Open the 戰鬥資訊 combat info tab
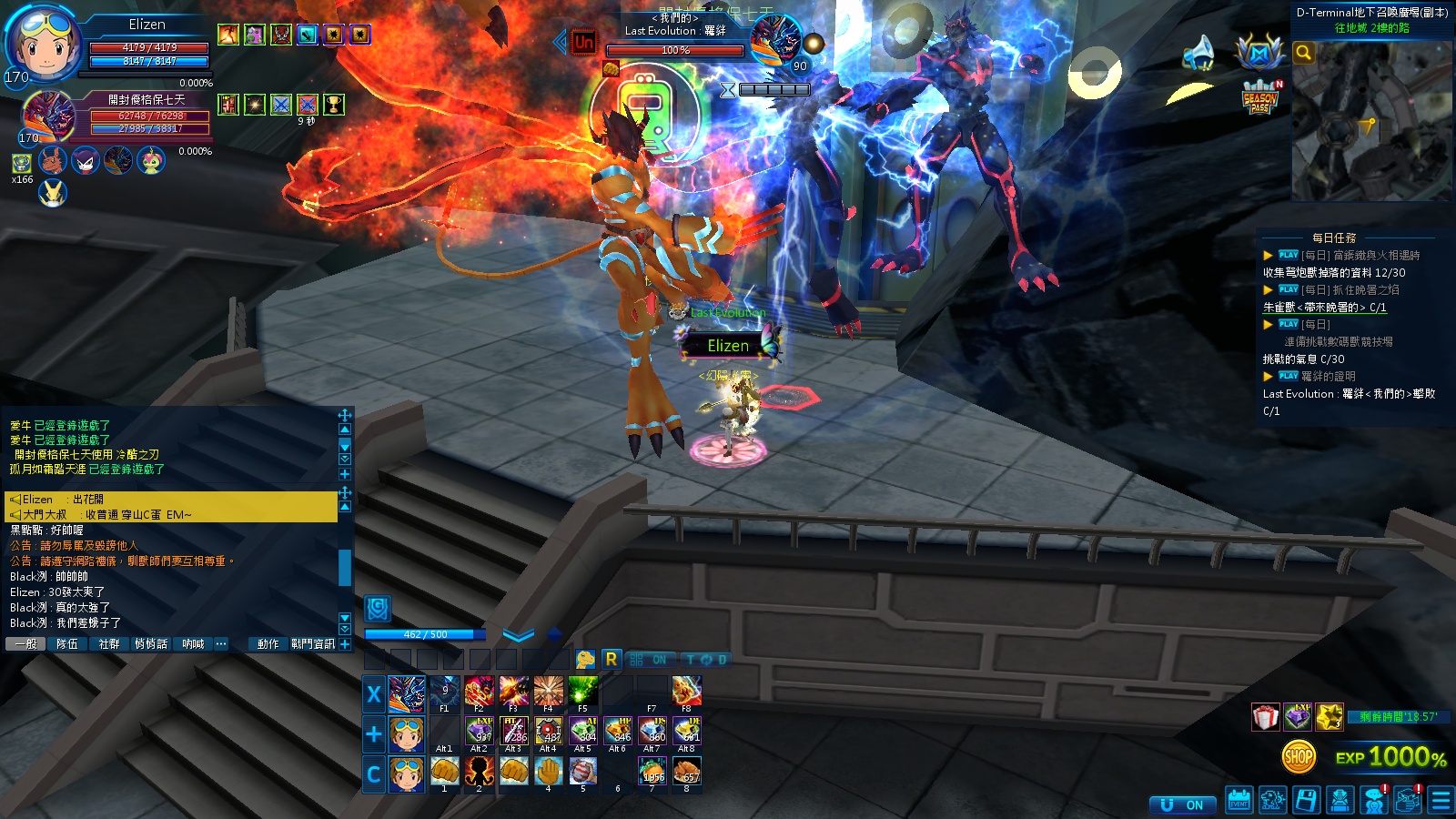 click(313, 643)
